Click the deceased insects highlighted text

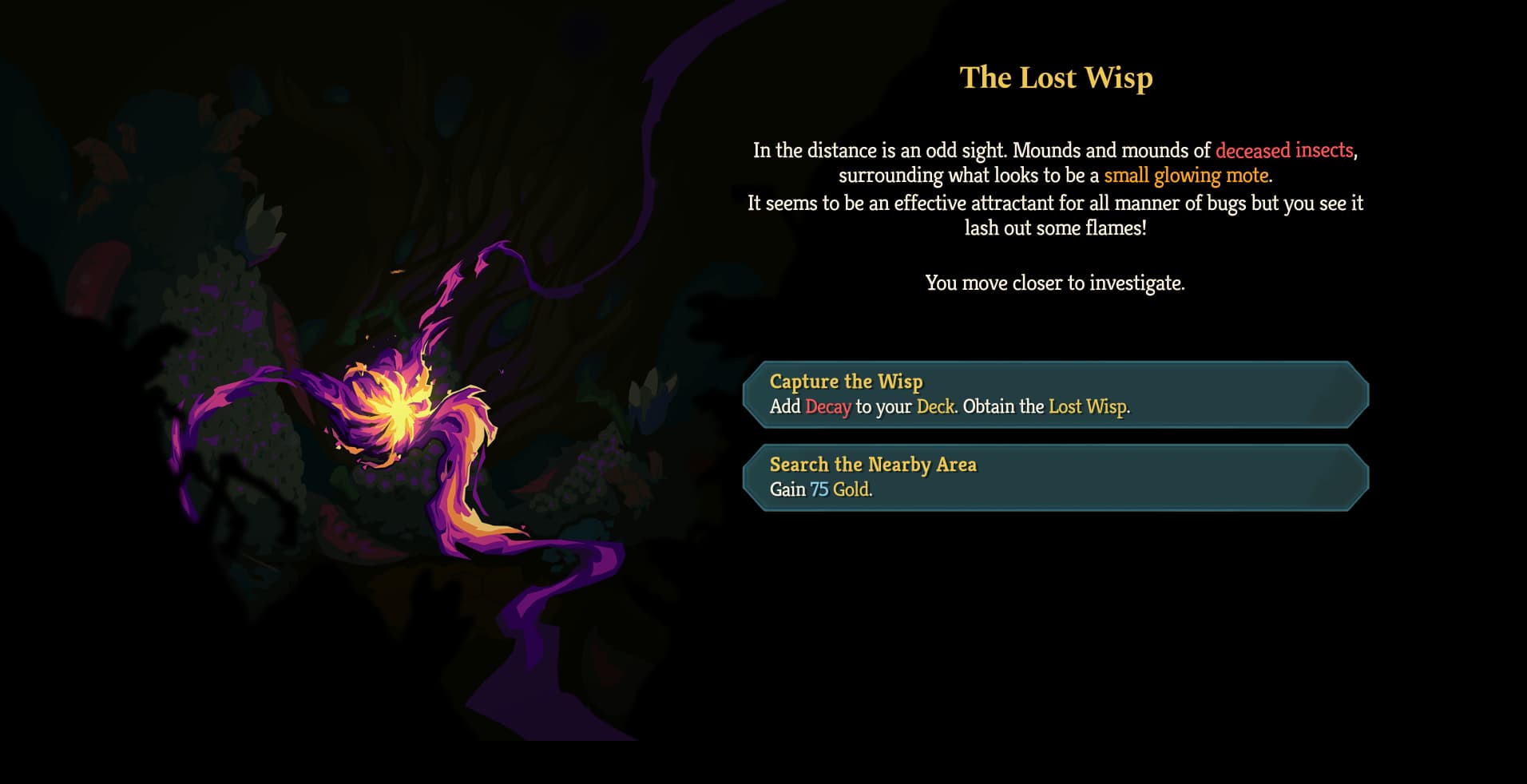1284,149
